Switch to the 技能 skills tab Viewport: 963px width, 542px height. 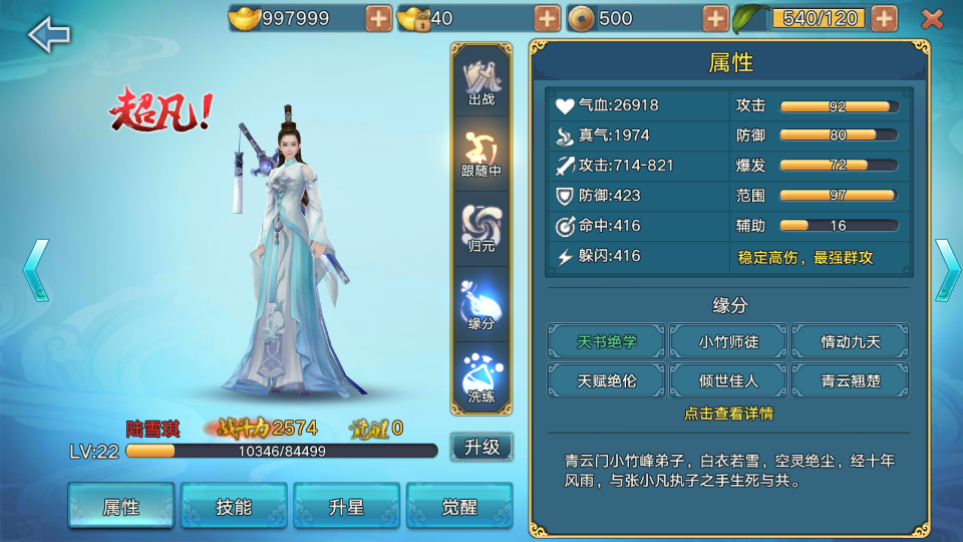pyautogui.click(x=234, y=506)
